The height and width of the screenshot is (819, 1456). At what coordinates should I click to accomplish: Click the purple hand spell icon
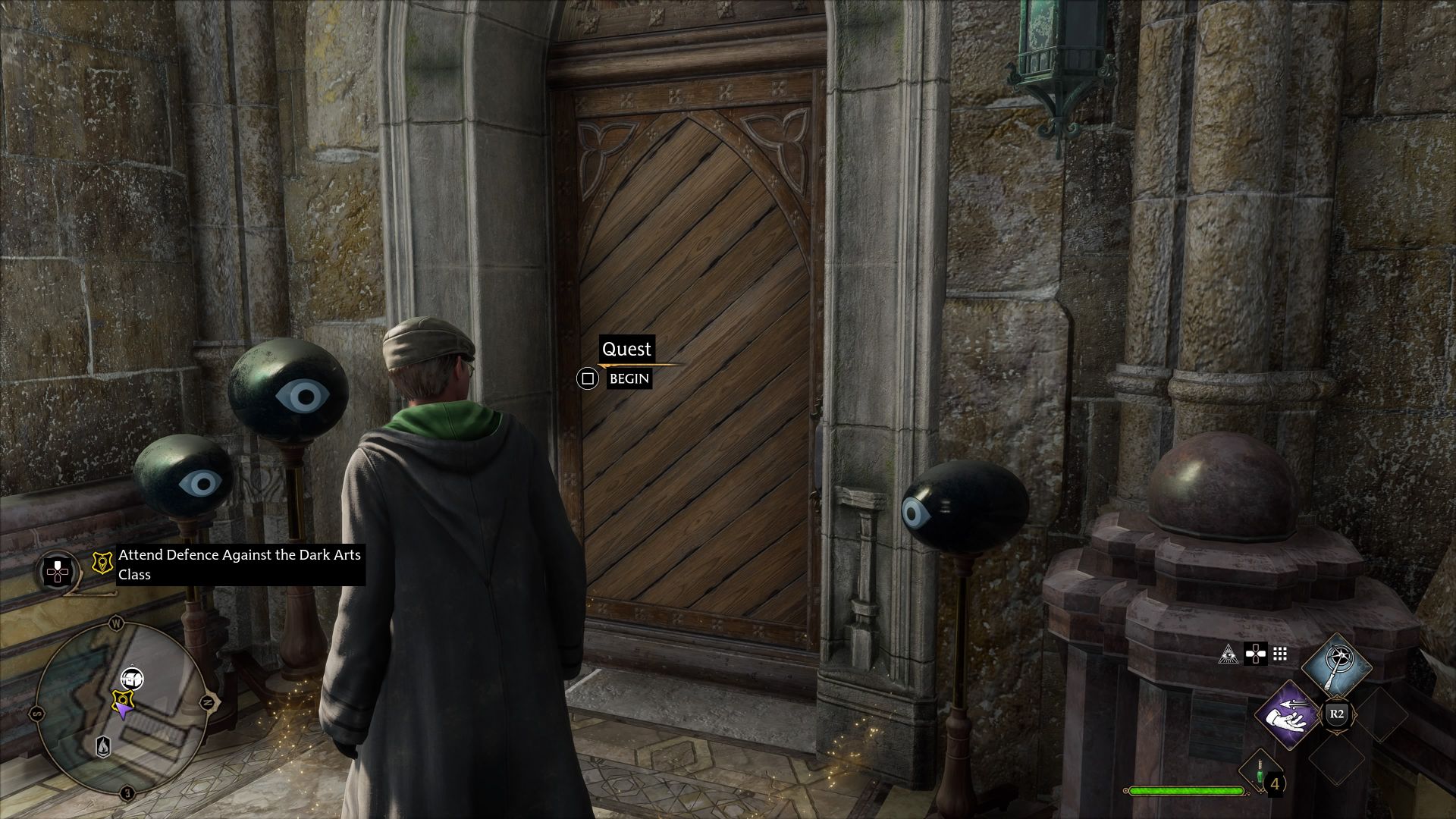click(1287, 715)
